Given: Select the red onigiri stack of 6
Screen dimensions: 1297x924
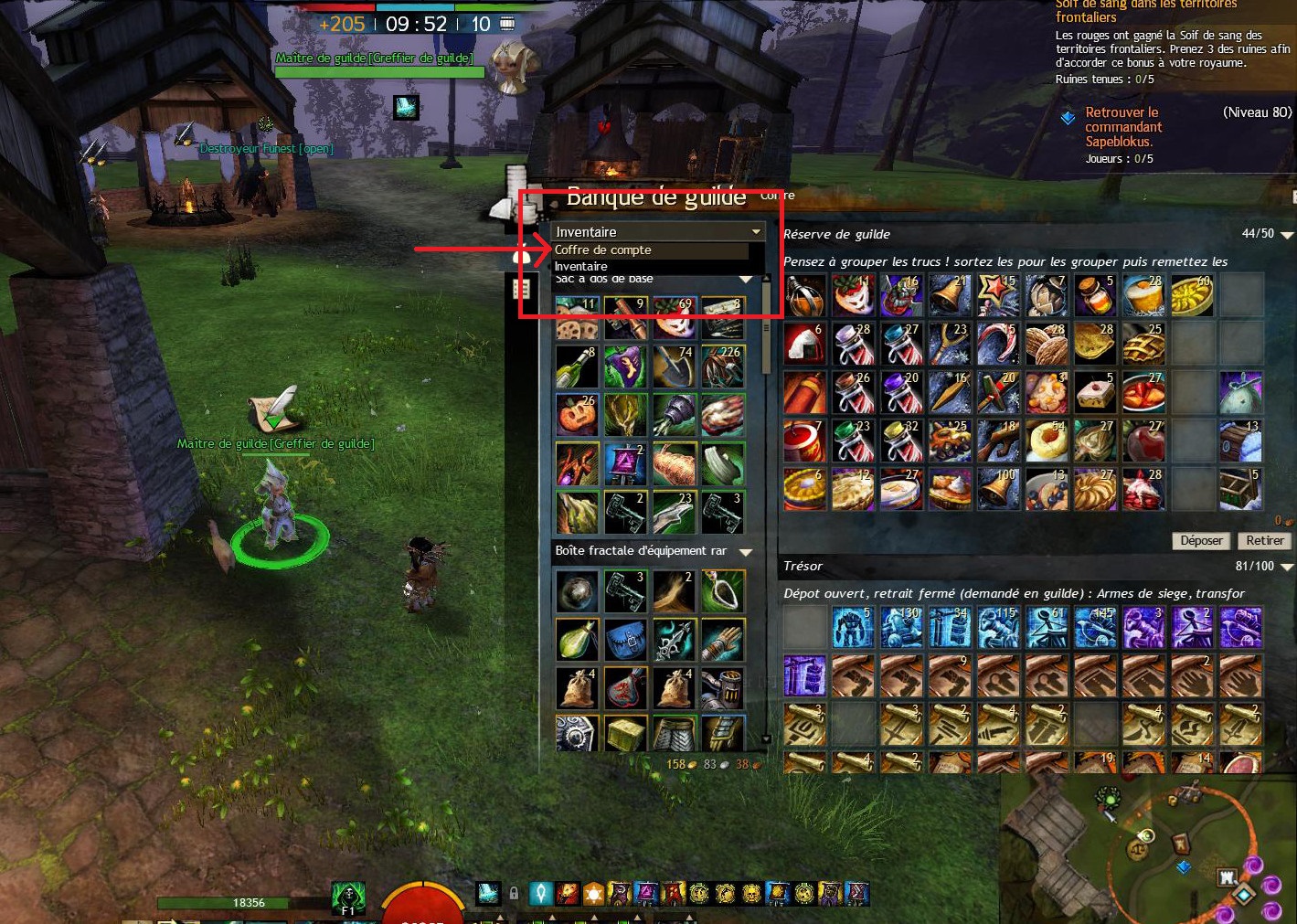Looking at the screenshot, I should click(804, 344).
